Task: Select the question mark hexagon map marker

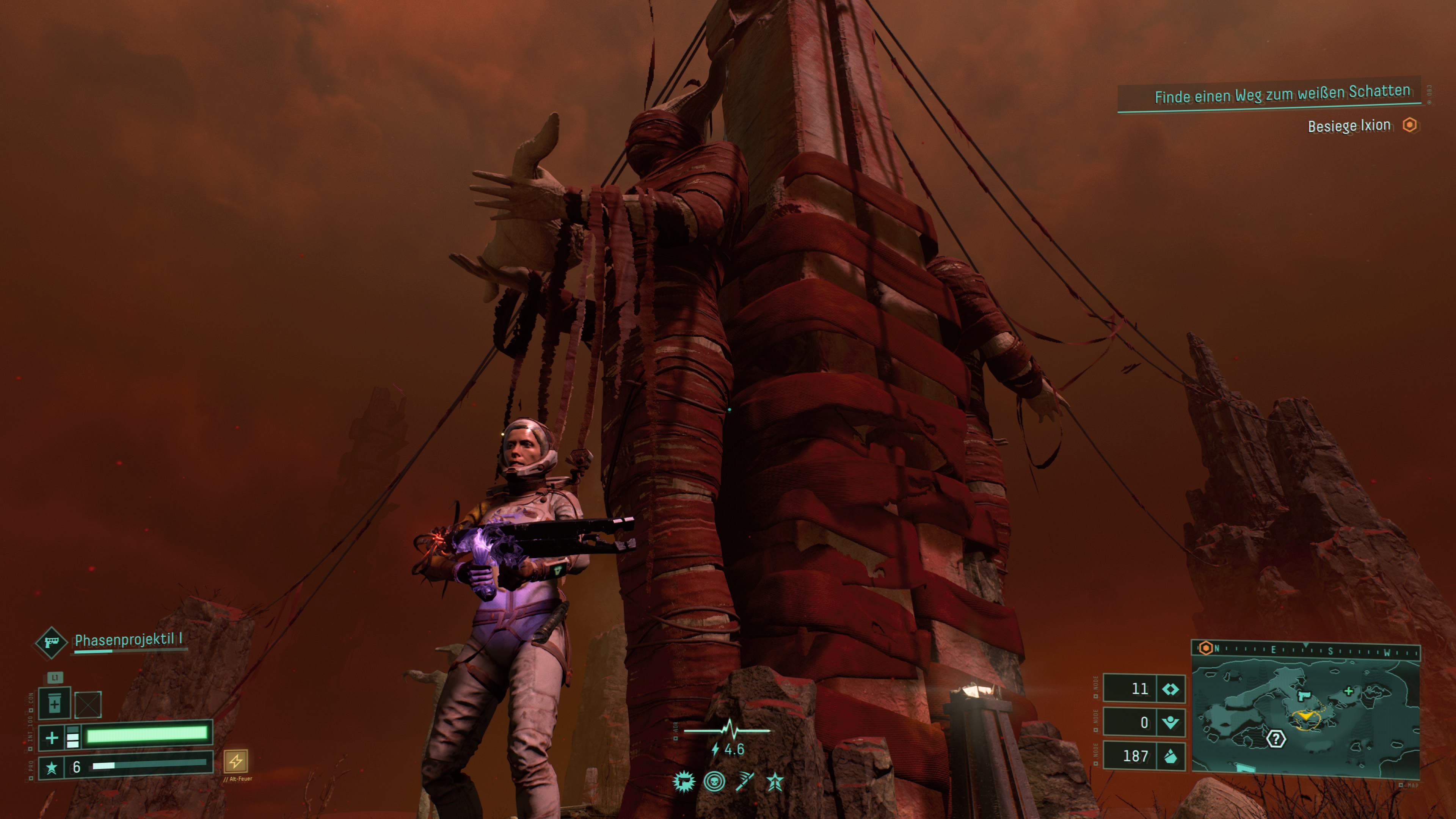Action: click(1276, 739)
